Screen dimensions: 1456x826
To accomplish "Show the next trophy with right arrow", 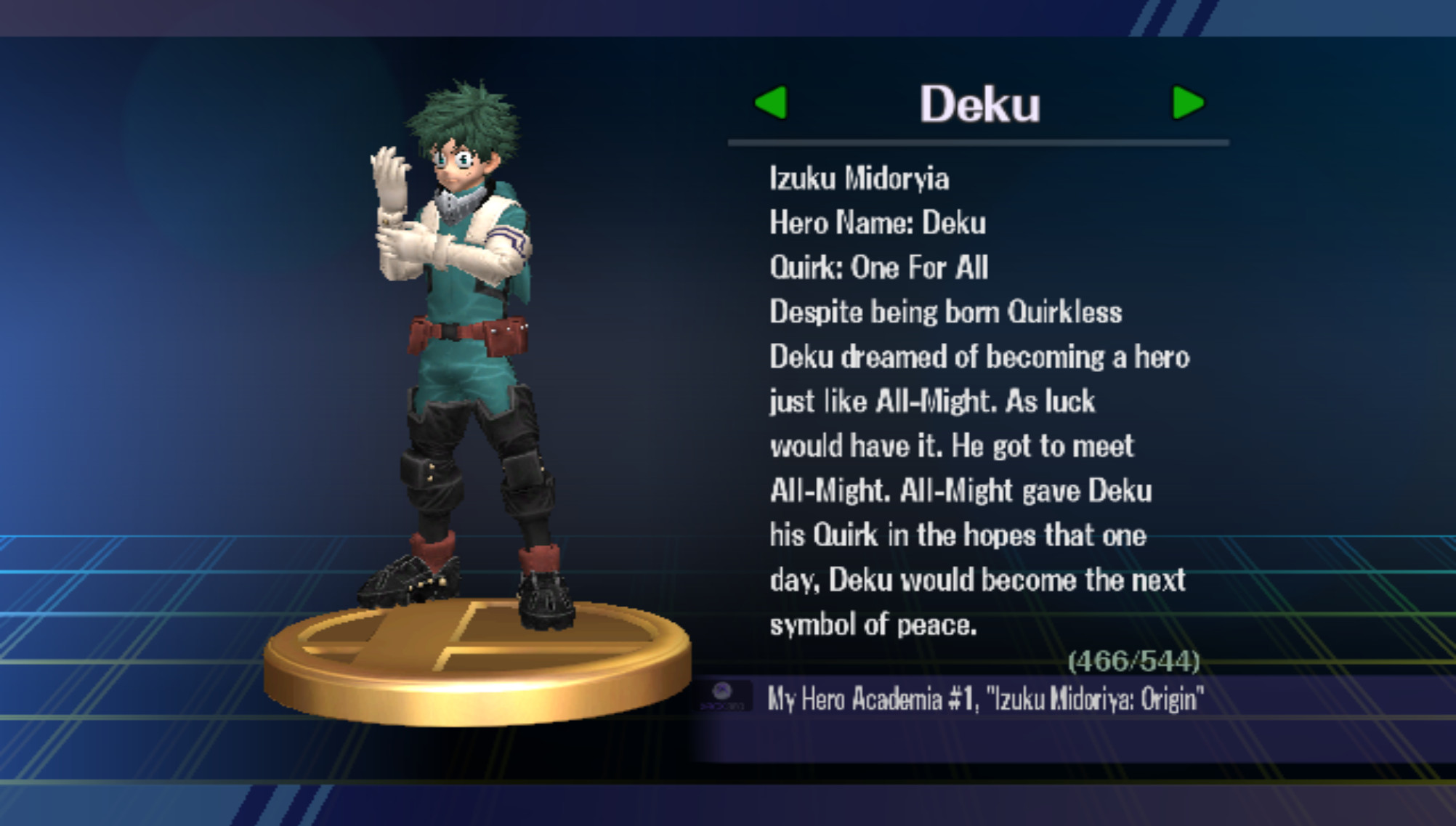I will coord(1187,102).
